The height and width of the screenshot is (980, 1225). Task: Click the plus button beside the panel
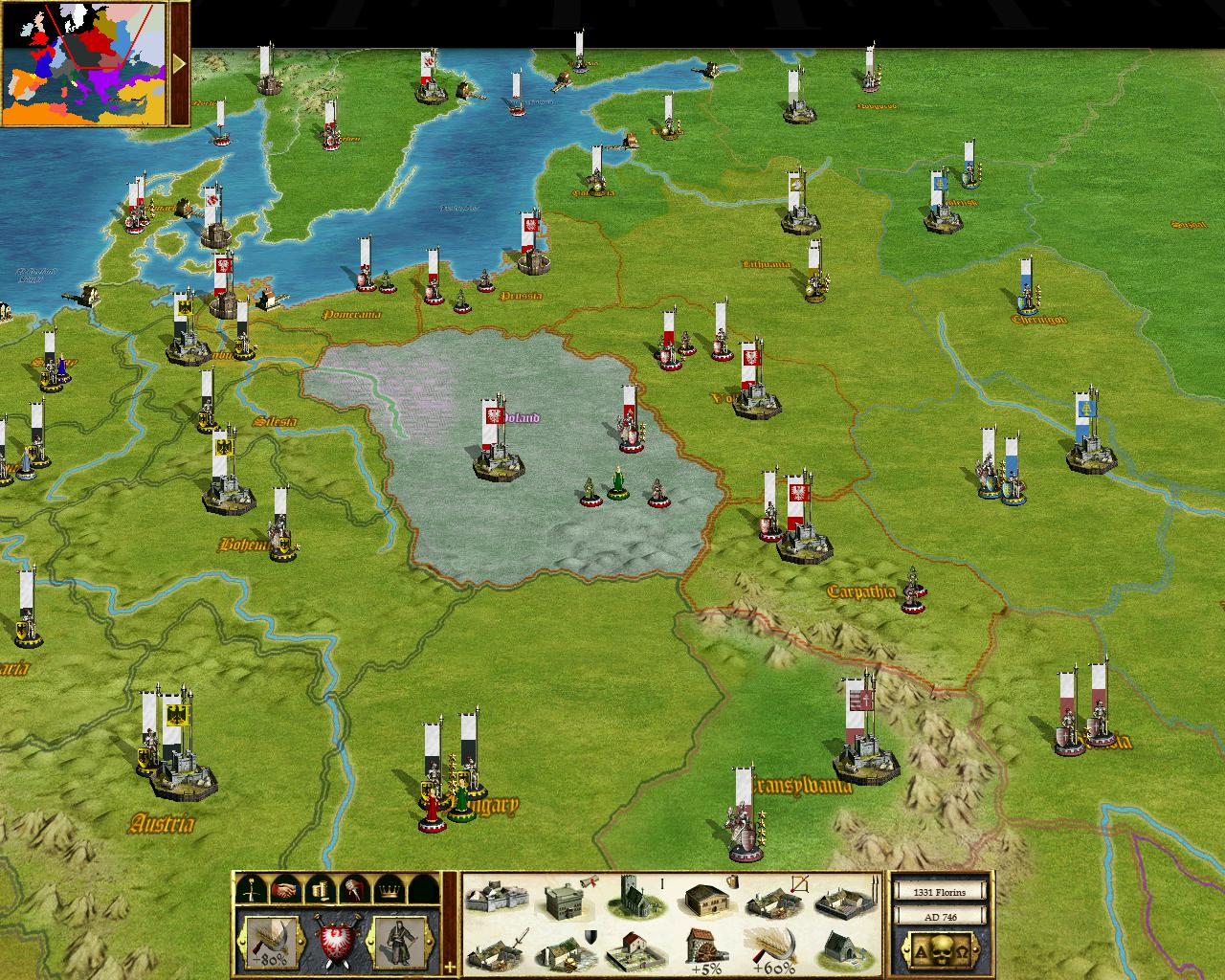(x=451, y=967)
